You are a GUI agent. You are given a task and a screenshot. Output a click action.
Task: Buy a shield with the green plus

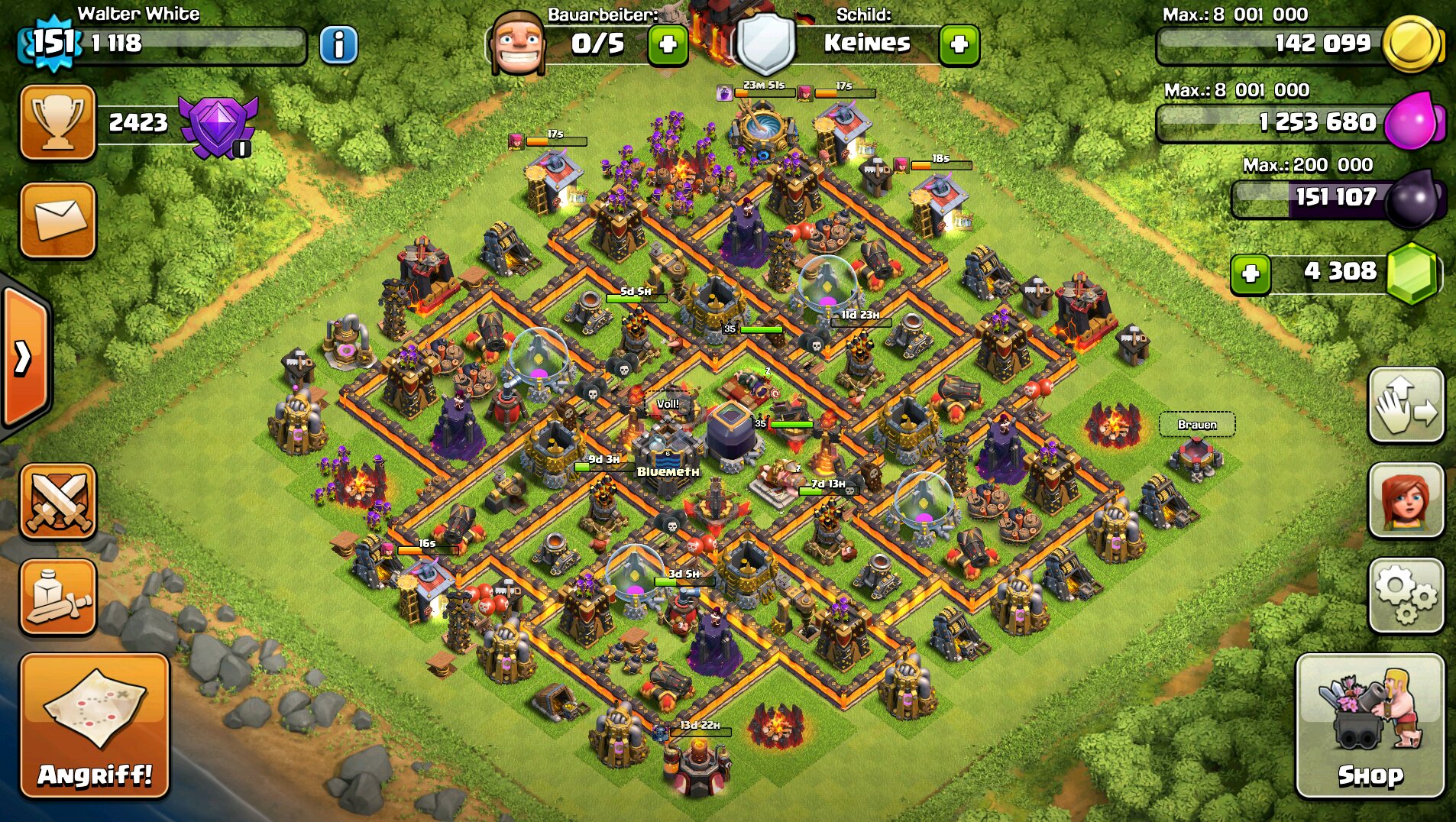click(x=959, y=44)
